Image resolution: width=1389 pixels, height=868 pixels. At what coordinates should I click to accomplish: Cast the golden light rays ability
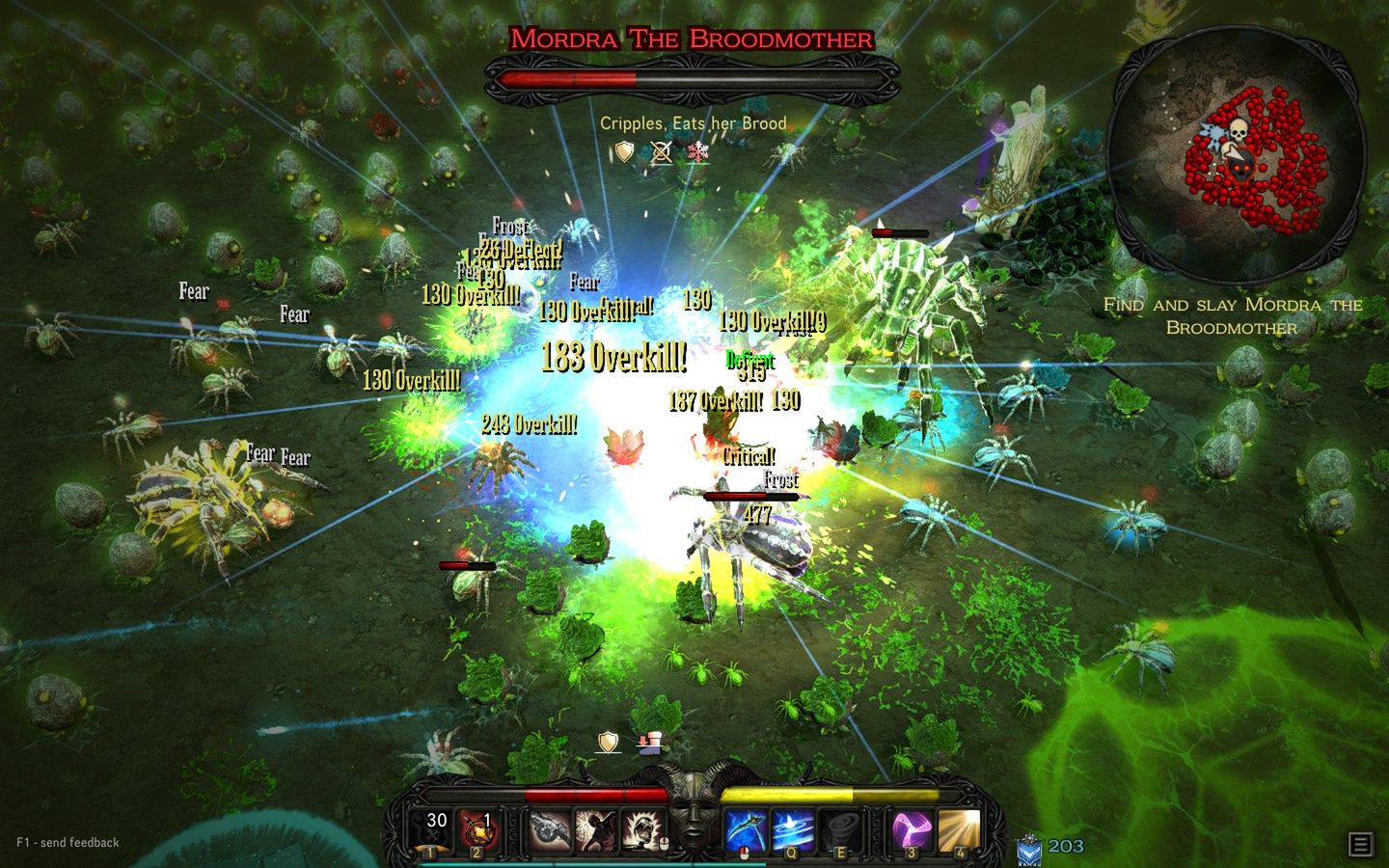[958, 831]
